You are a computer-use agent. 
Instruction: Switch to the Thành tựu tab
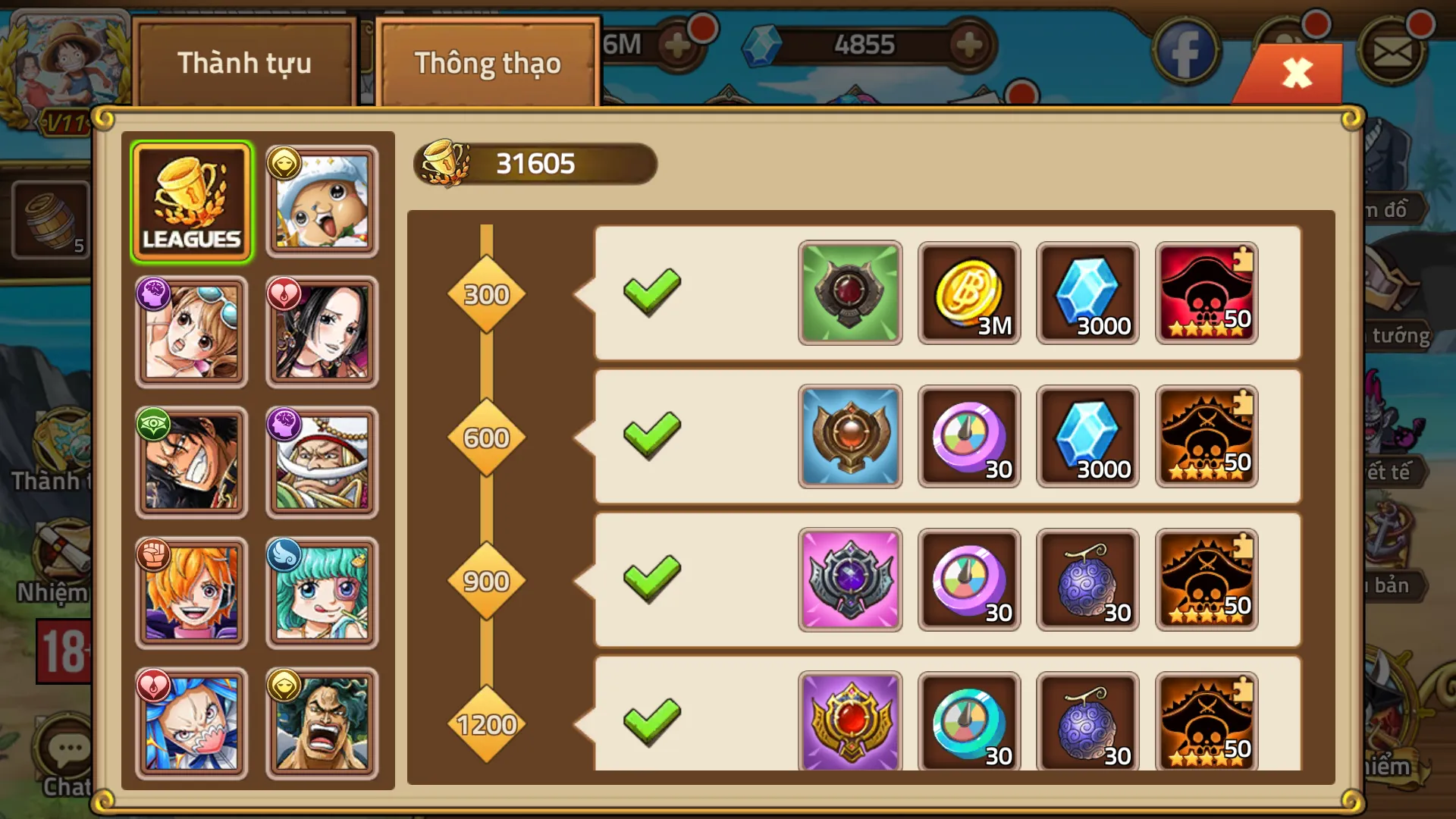244,64
